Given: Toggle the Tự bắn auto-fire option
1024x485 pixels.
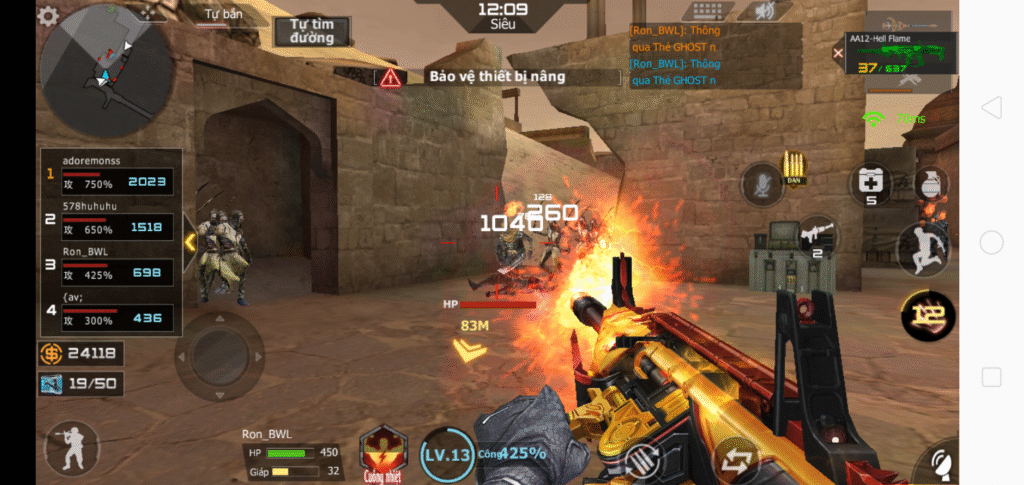Looking at the screenshot, I should (x=221, y=16).
